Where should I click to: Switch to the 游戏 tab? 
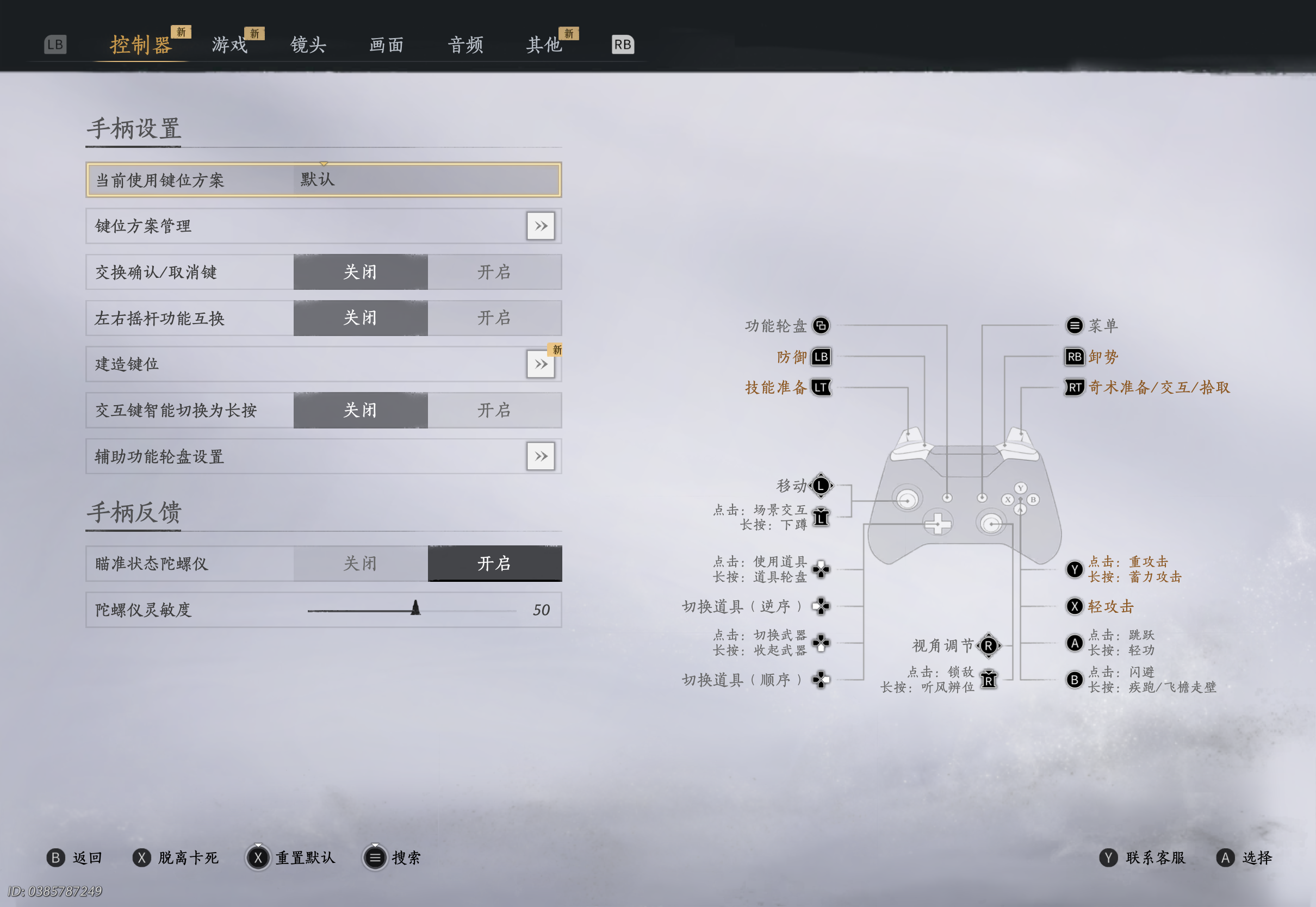[x=229, y=45]
